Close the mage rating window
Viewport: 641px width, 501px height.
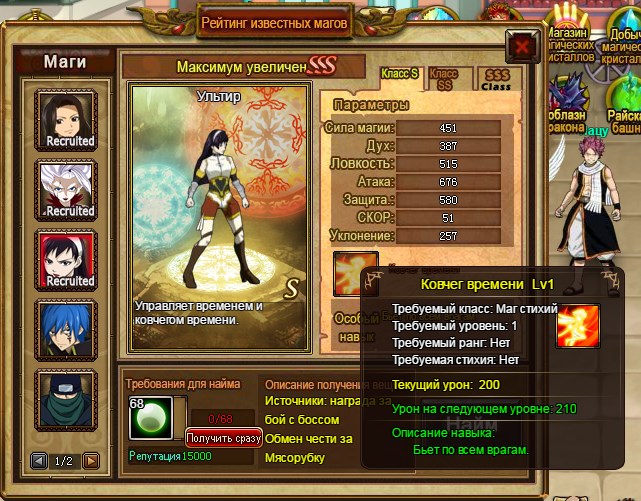click(520, 46)
